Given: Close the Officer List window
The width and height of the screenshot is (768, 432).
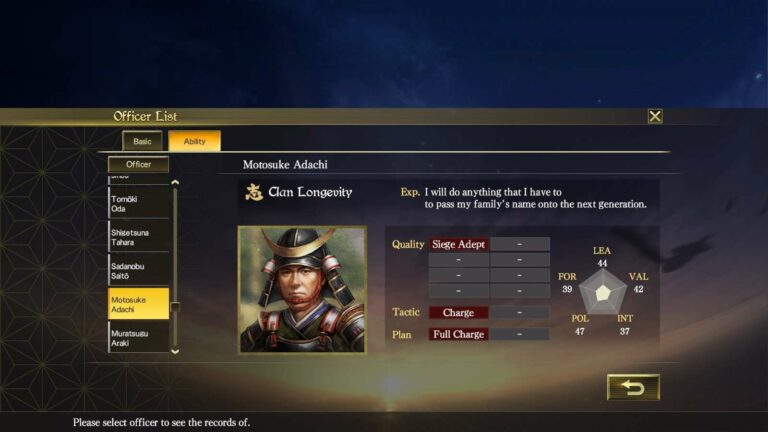Looking at the screenshot, I should click(655, 116).
